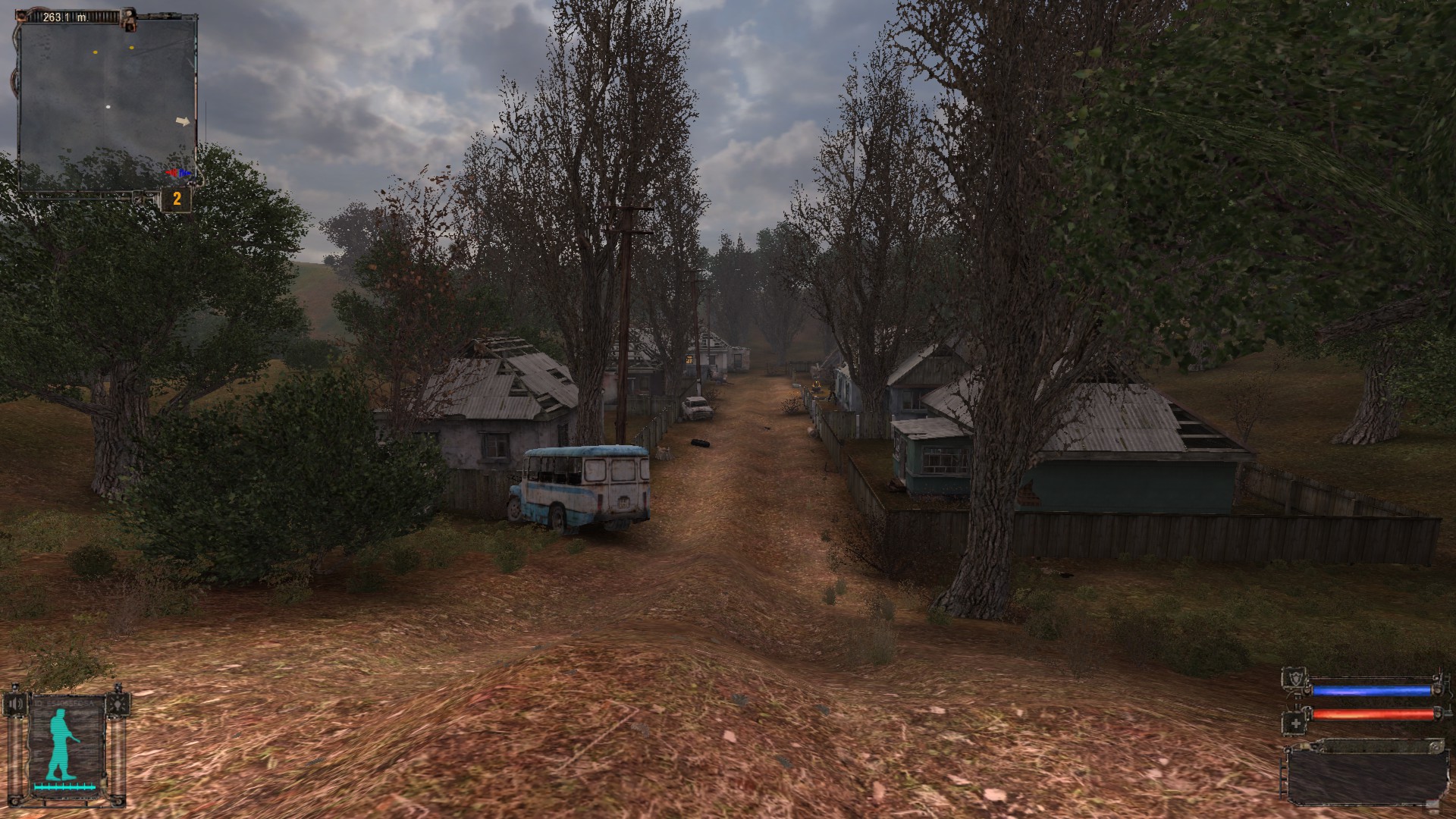Select the white arrow marker on minimap
Image resolution: width=1456 pixels, height=819 pixels.
(183, 121)
